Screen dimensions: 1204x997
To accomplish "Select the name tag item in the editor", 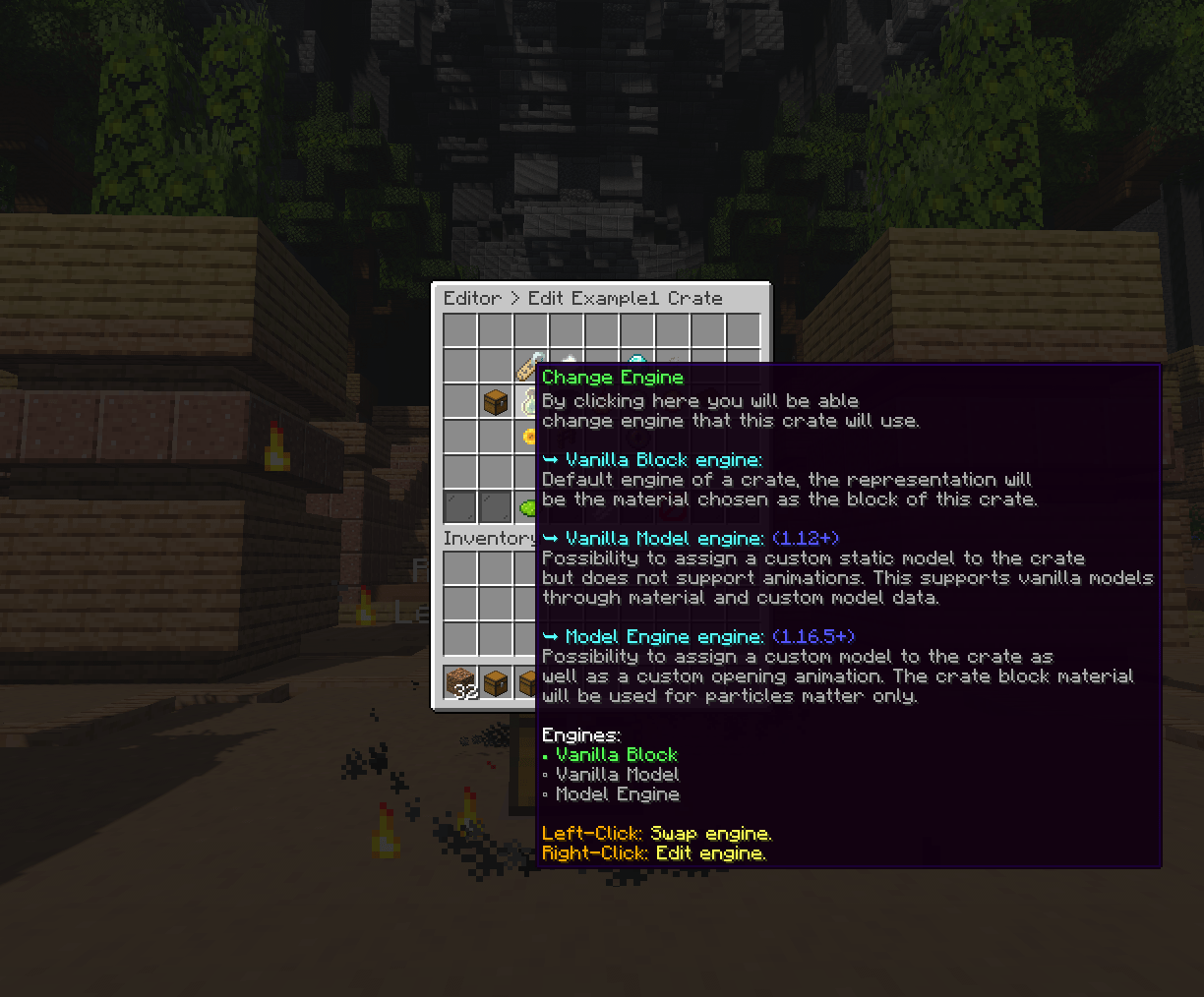I will [528, 367].
